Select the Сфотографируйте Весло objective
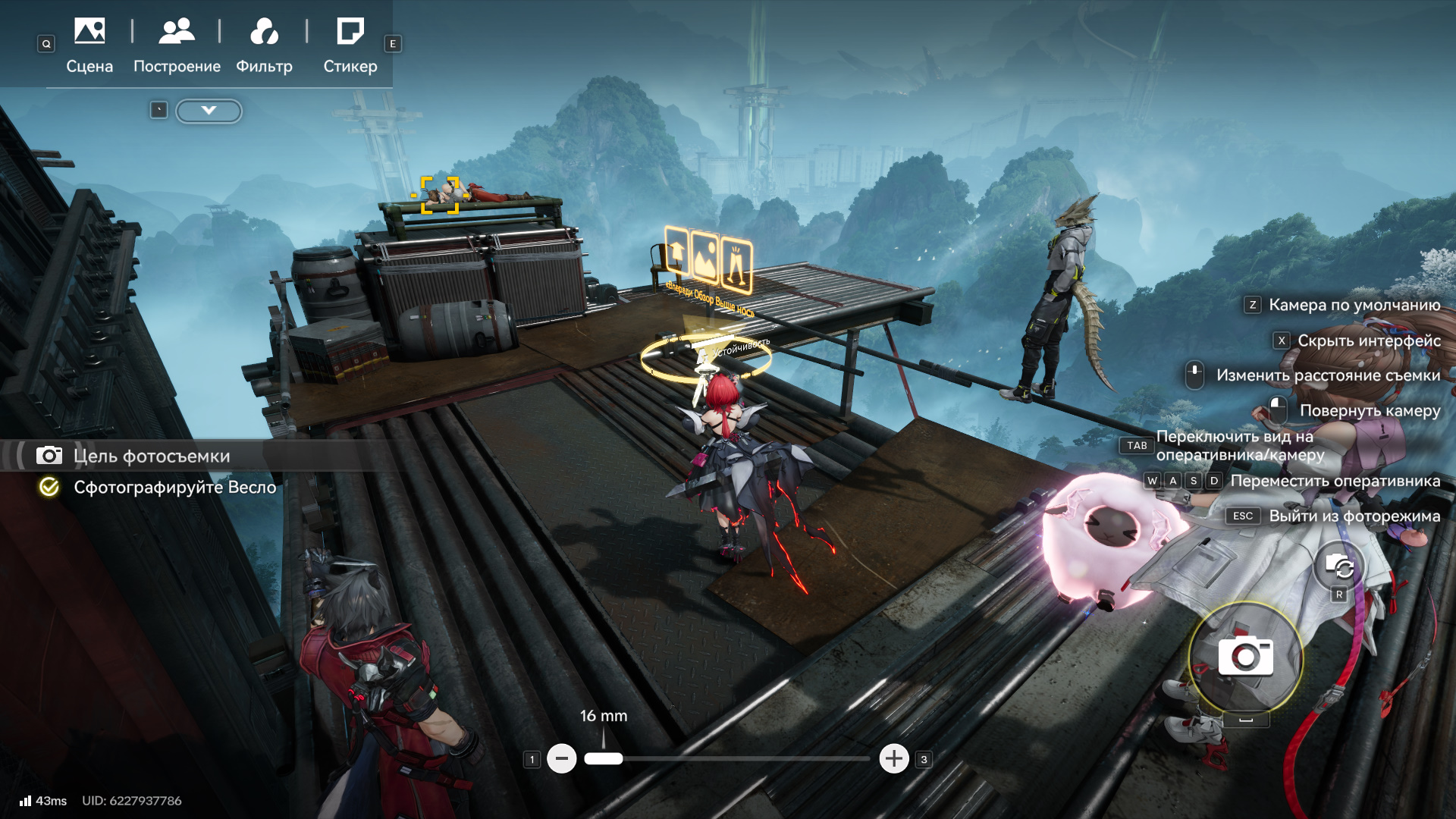Image resolution: width=1456 pixels, height=819 pixels. [x=174, y=487]
